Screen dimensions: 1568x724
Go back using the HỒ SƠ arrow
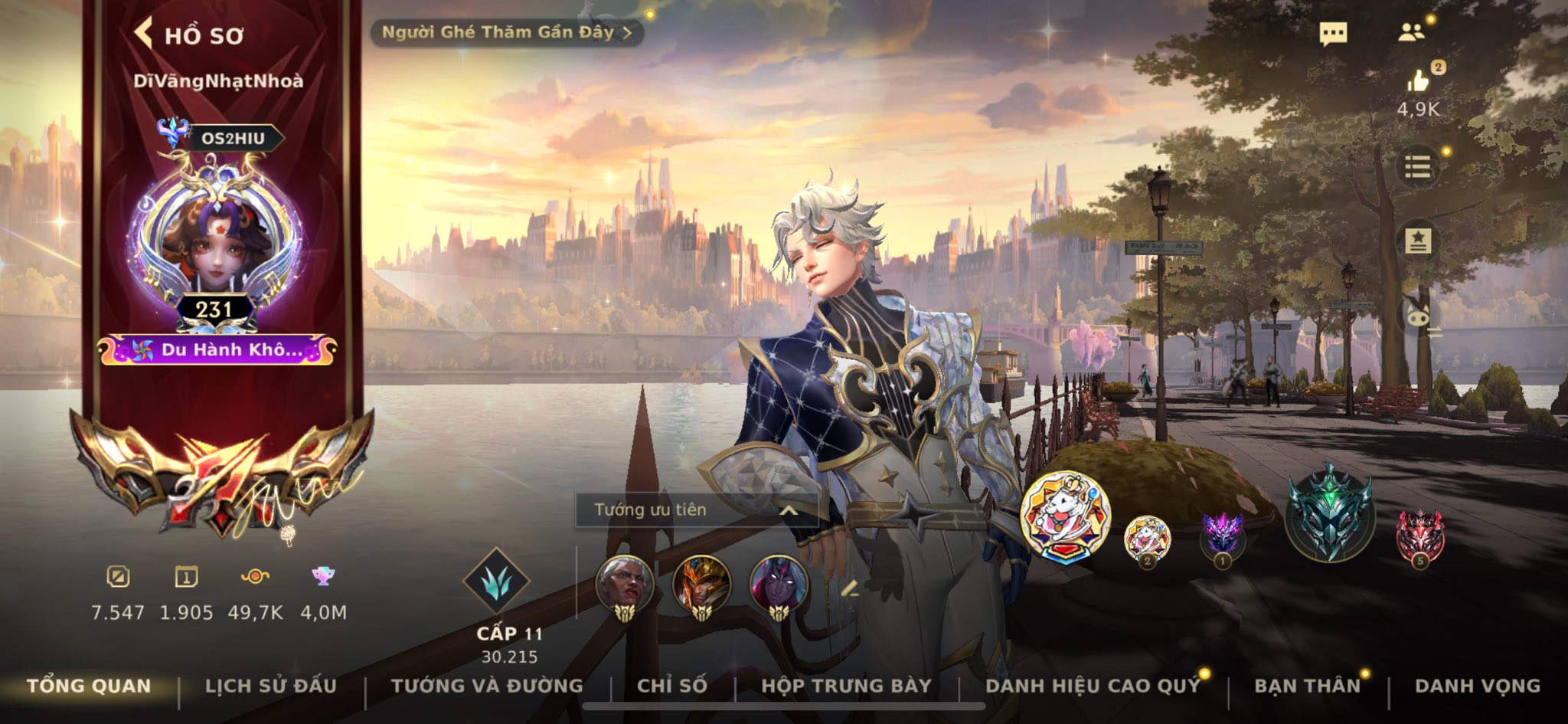click(142, 32)
